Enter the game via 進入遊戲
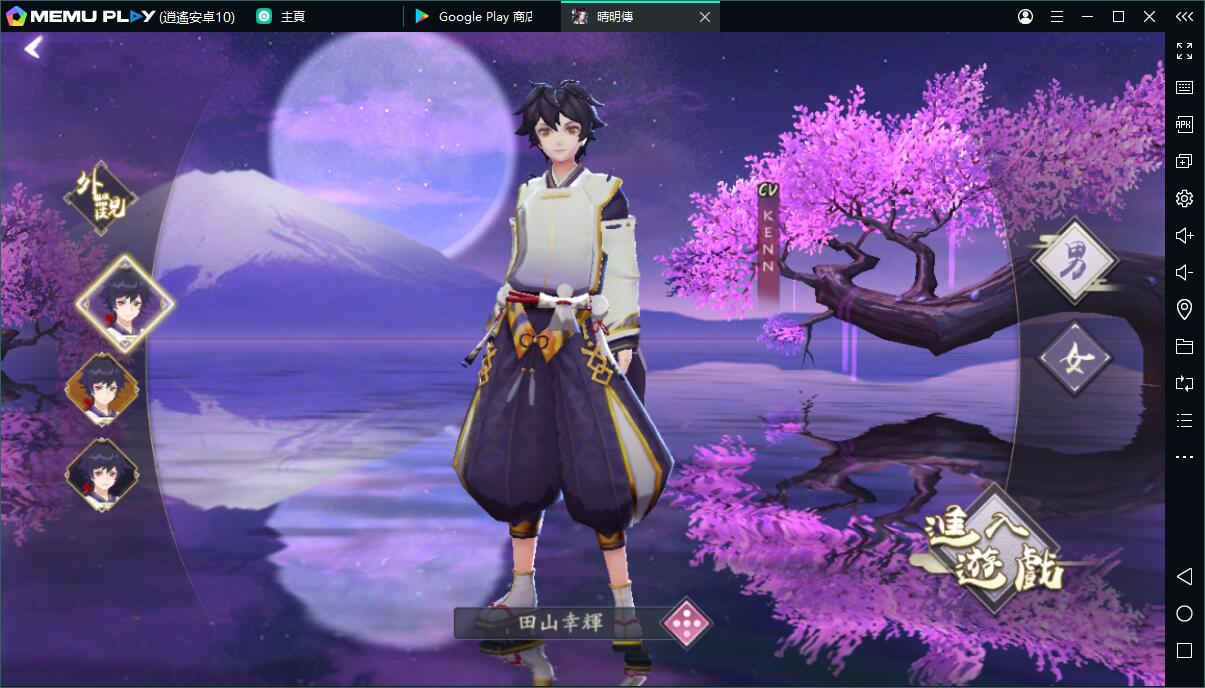This screenshot has height=688, width=1205. point(994,547)
